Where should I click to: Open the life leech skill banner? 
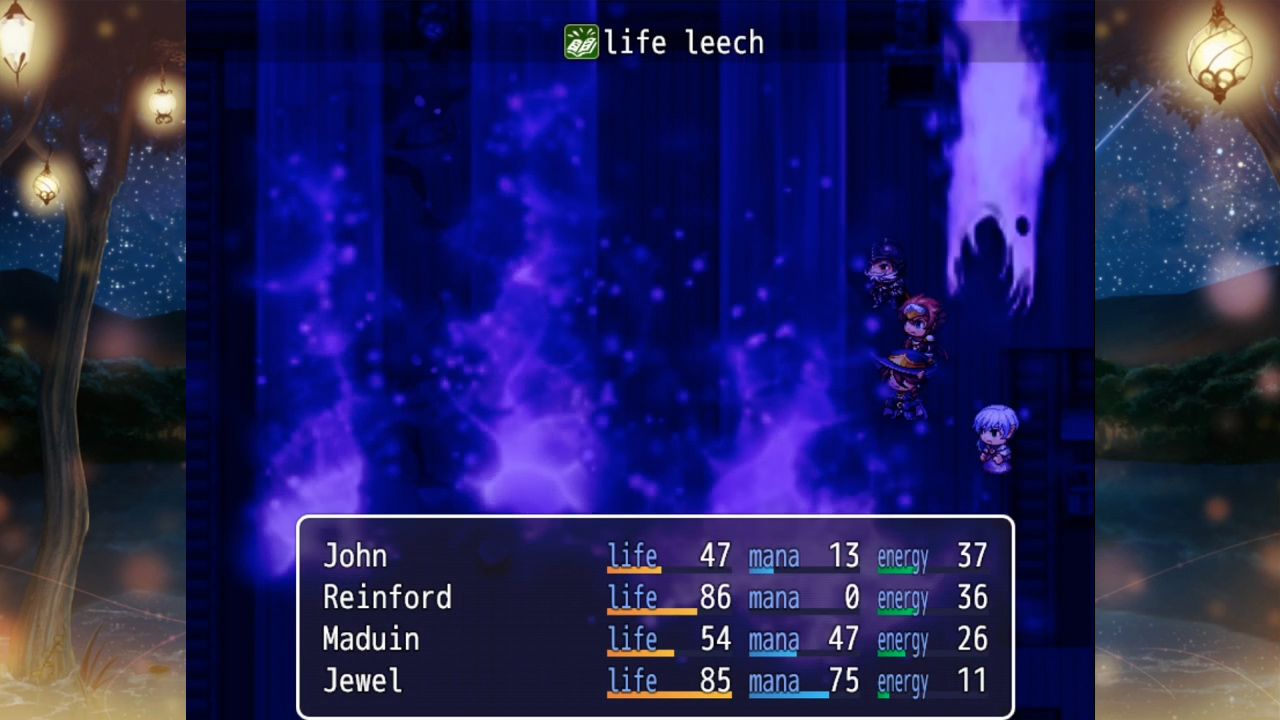click(x=665, y=41)
